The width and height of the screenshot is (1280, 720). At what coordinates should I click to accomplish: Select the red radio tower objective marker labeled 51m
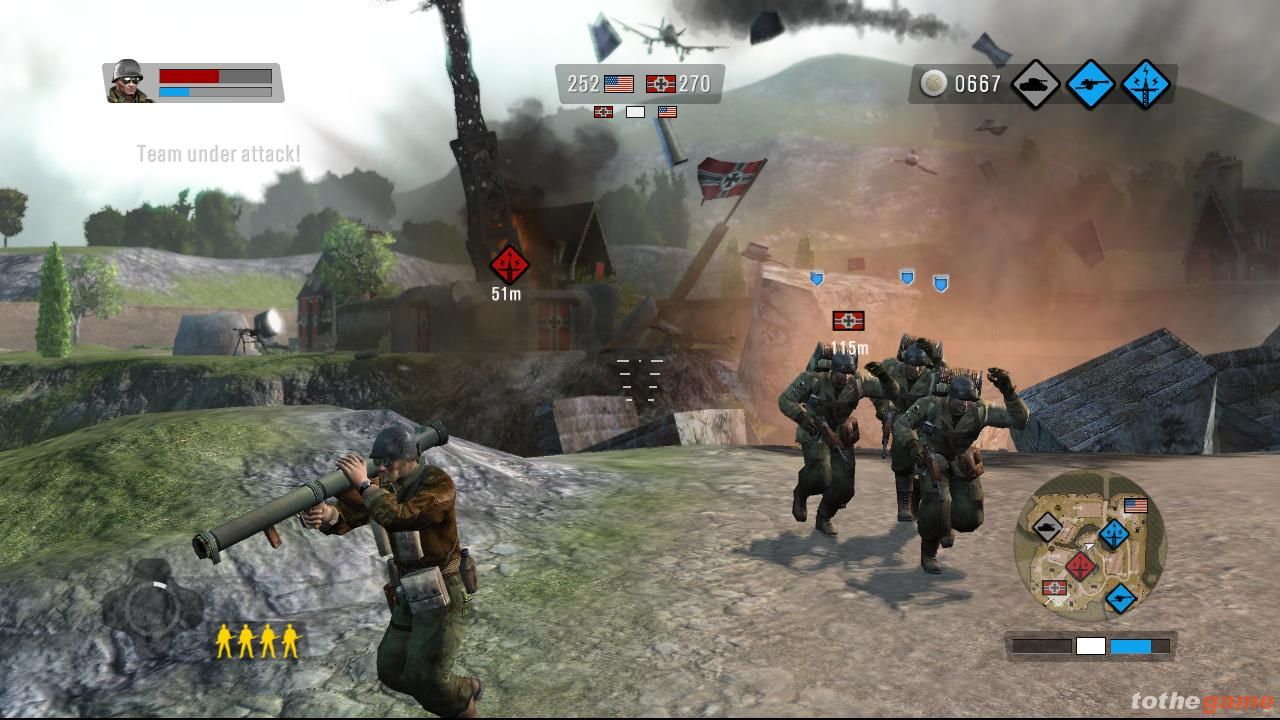click(509, 265)
